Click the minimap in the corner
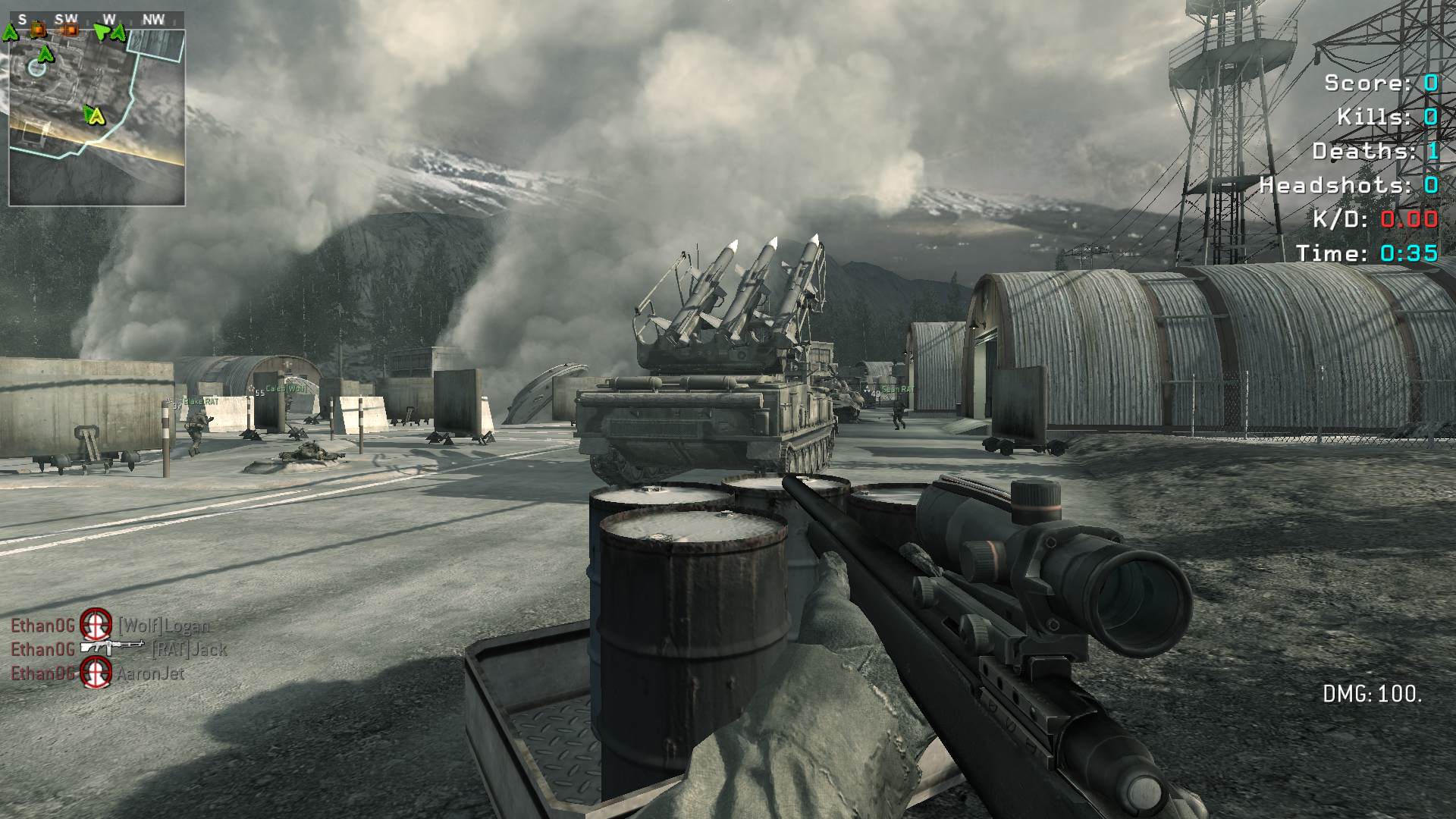The width and height of the screenshot is (1456, 819). coord(97,118)
